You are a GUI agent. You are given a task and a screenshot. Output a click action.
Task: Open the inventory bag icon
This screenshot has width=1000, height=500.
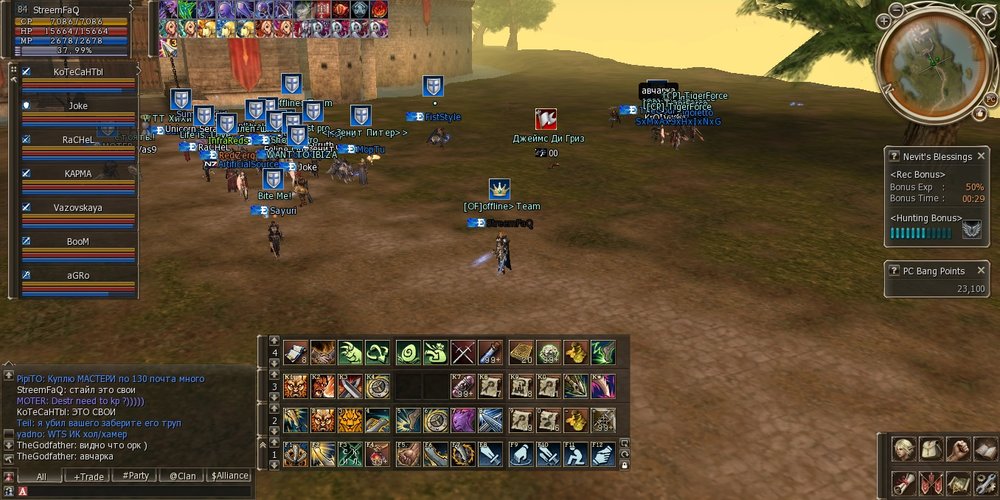click(x=931, y=449)
